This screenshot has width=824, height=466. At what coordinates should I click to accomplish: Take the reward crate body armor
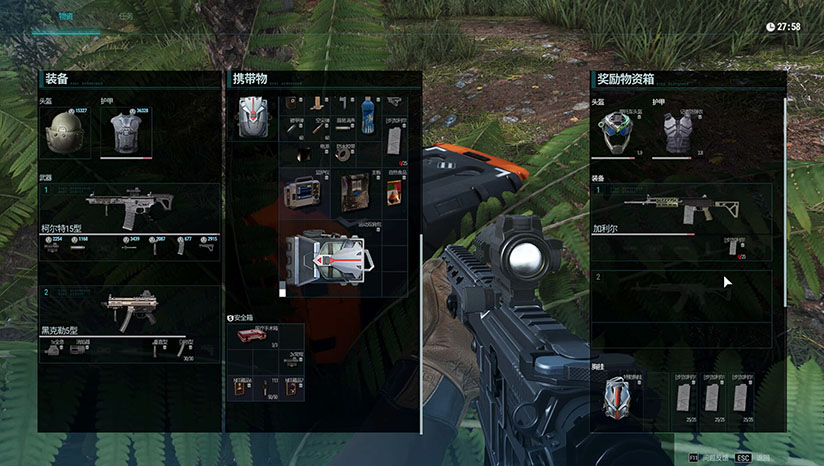point(682,132)
